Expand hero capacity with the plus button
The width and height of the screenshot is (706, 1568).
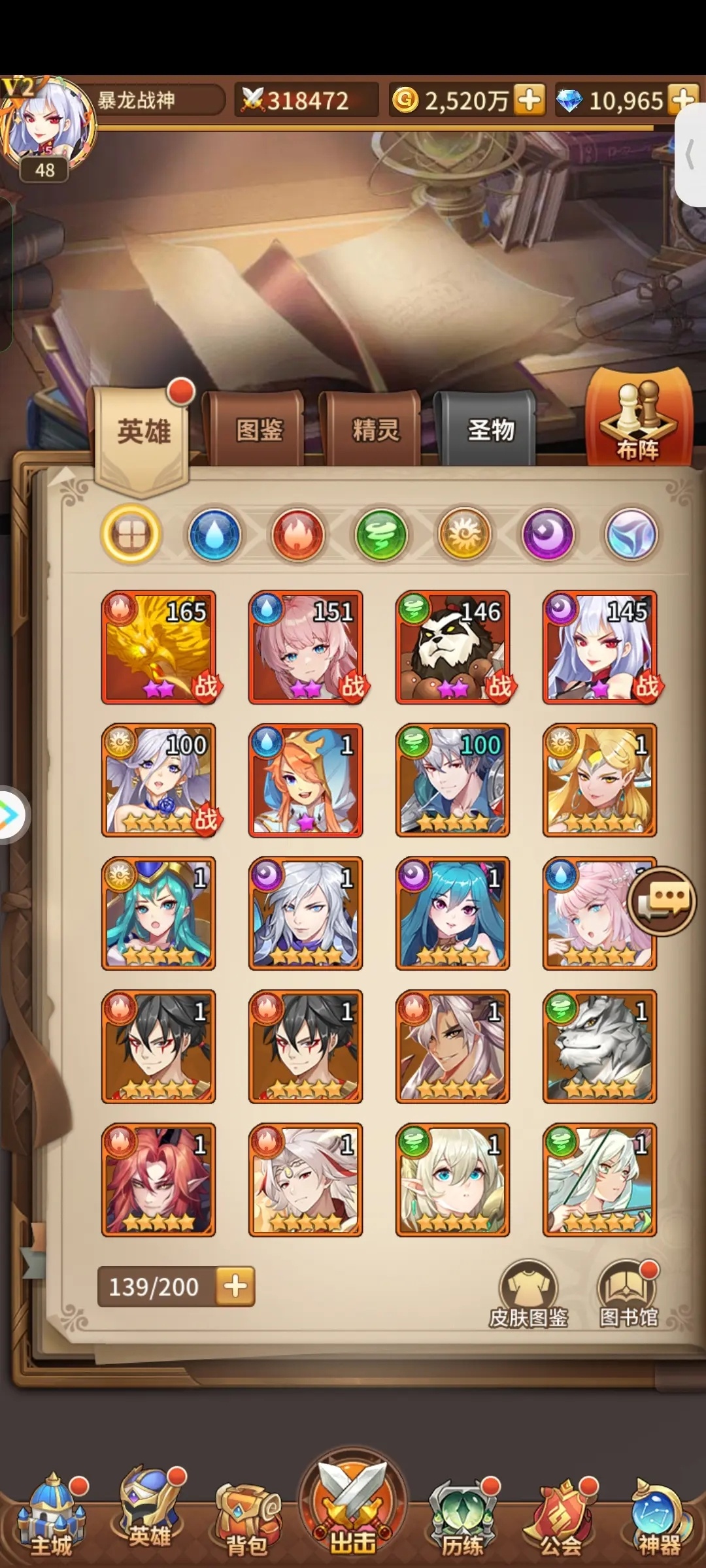tap(235, 1286)
